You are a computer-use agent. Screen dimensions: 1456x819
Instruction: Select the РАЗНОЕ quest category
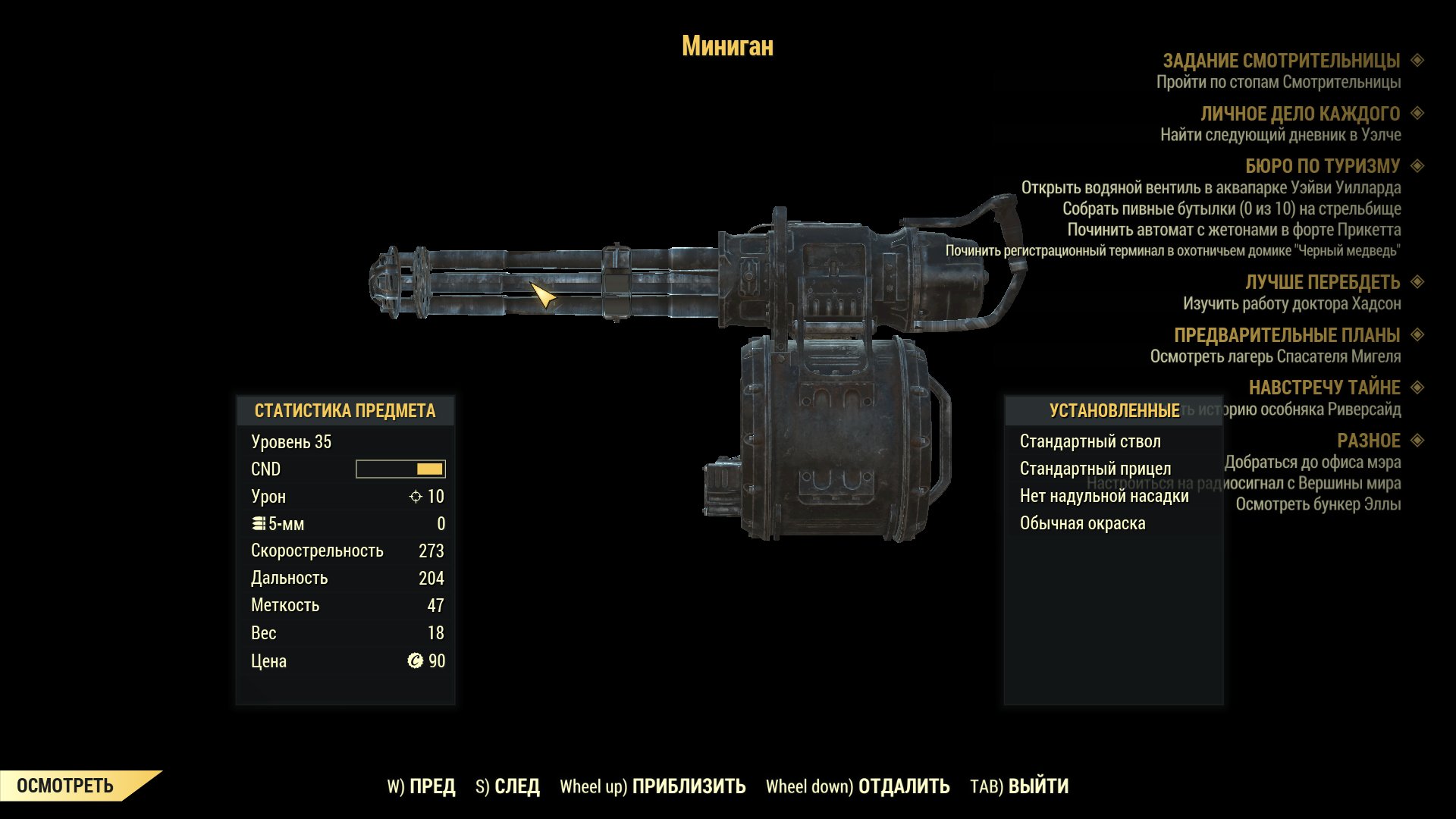(x=1368, y=441)
